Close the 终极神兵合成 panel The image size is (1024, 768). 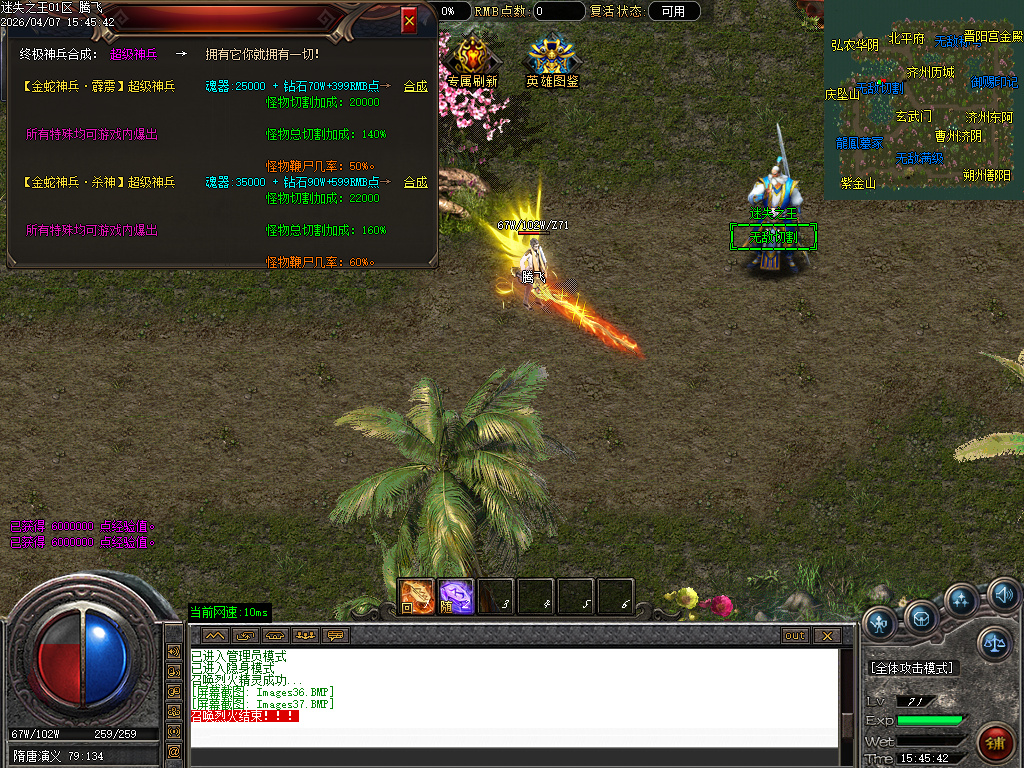click(x=409, y=20)
